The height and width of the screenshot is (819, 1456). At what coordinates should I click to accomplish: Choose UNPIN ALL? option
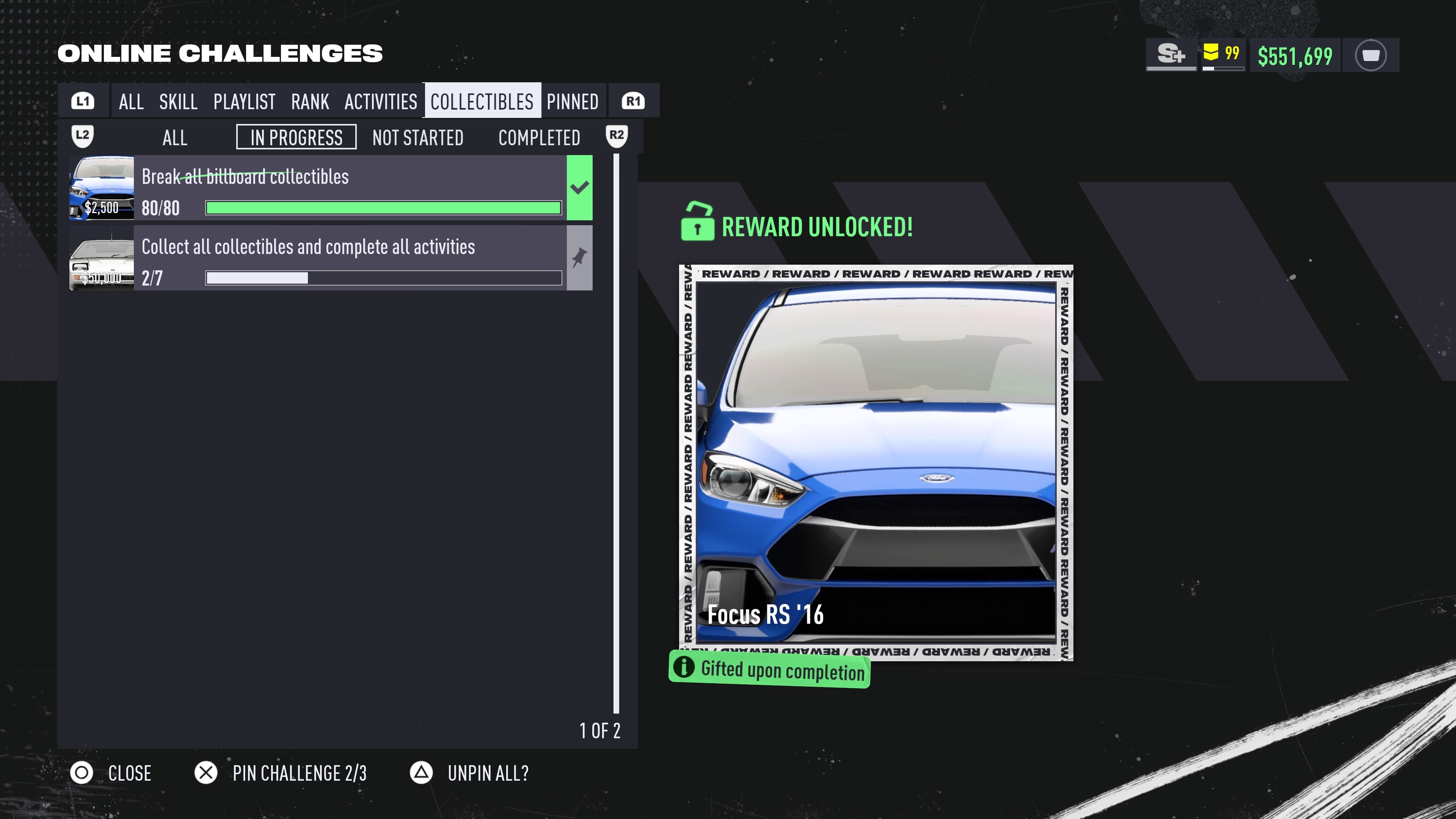[488, 773]
